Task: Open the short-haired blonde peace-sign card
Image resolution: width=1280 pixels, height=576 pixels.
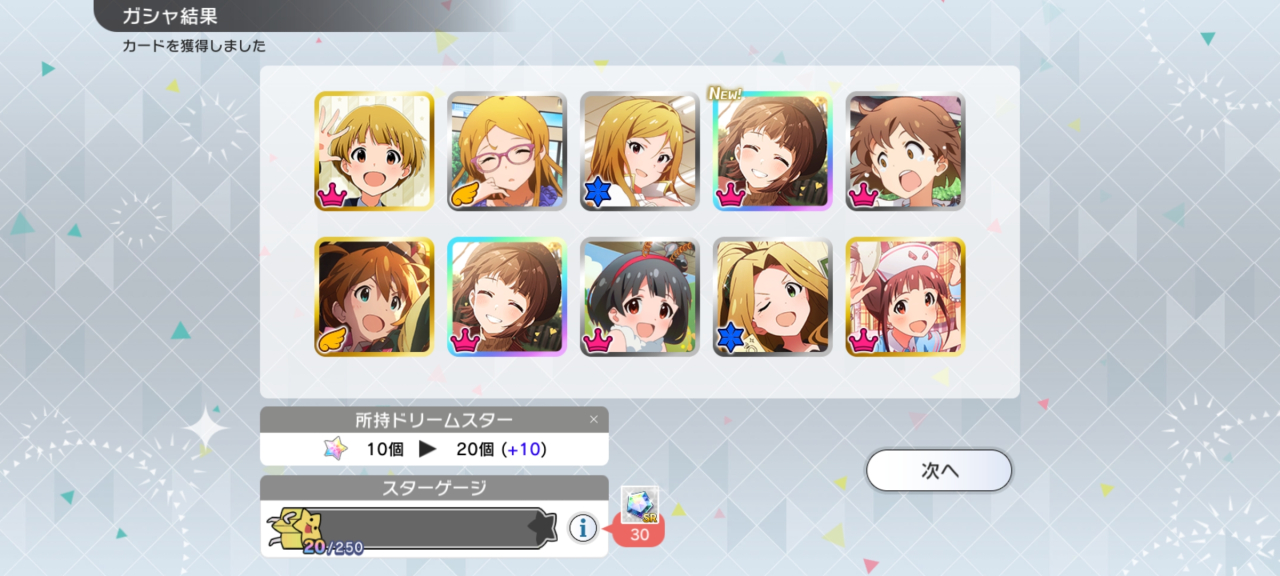Action: tap(374, 152)
